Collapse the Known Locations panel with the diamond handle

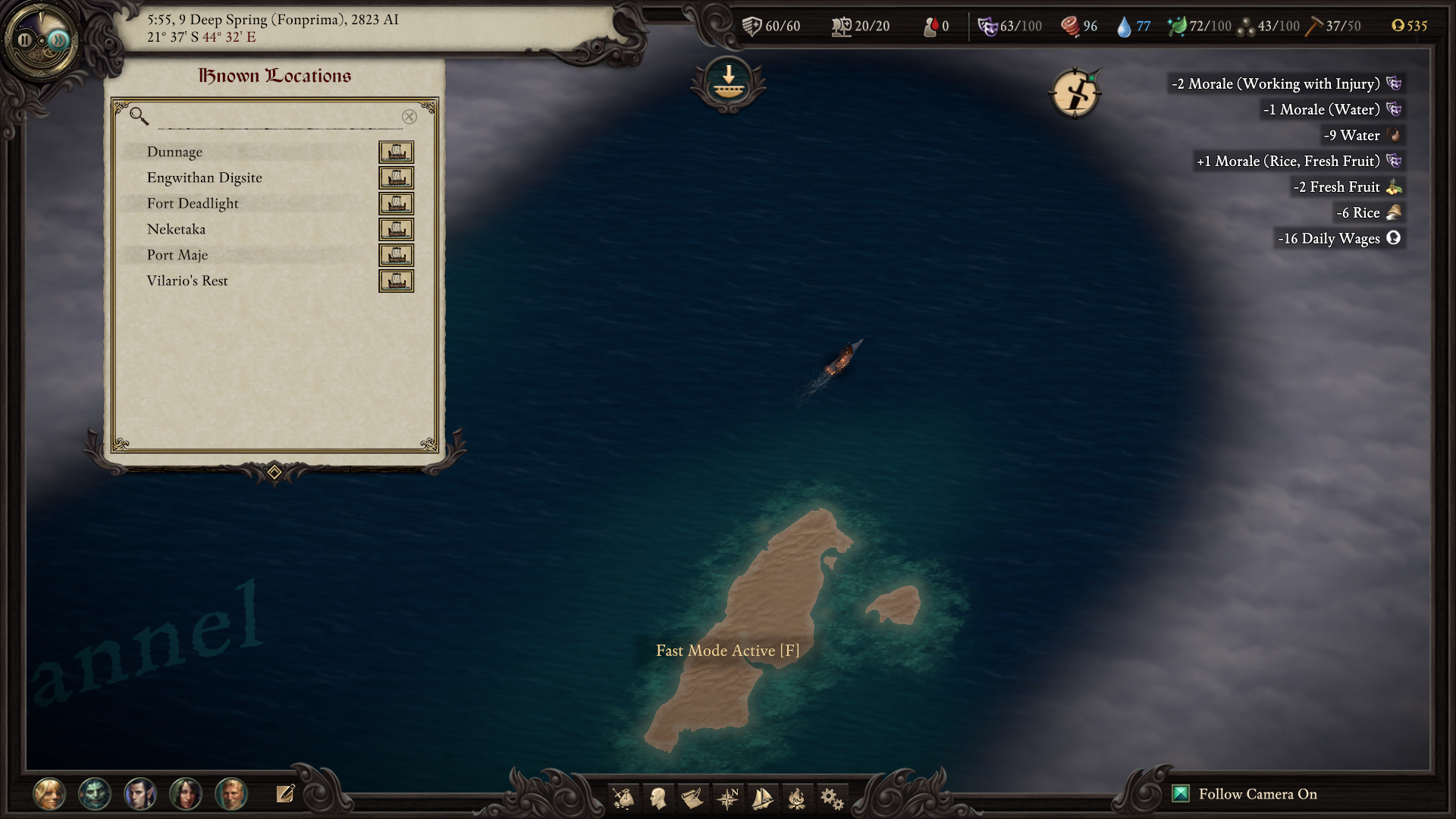[275, 472]
